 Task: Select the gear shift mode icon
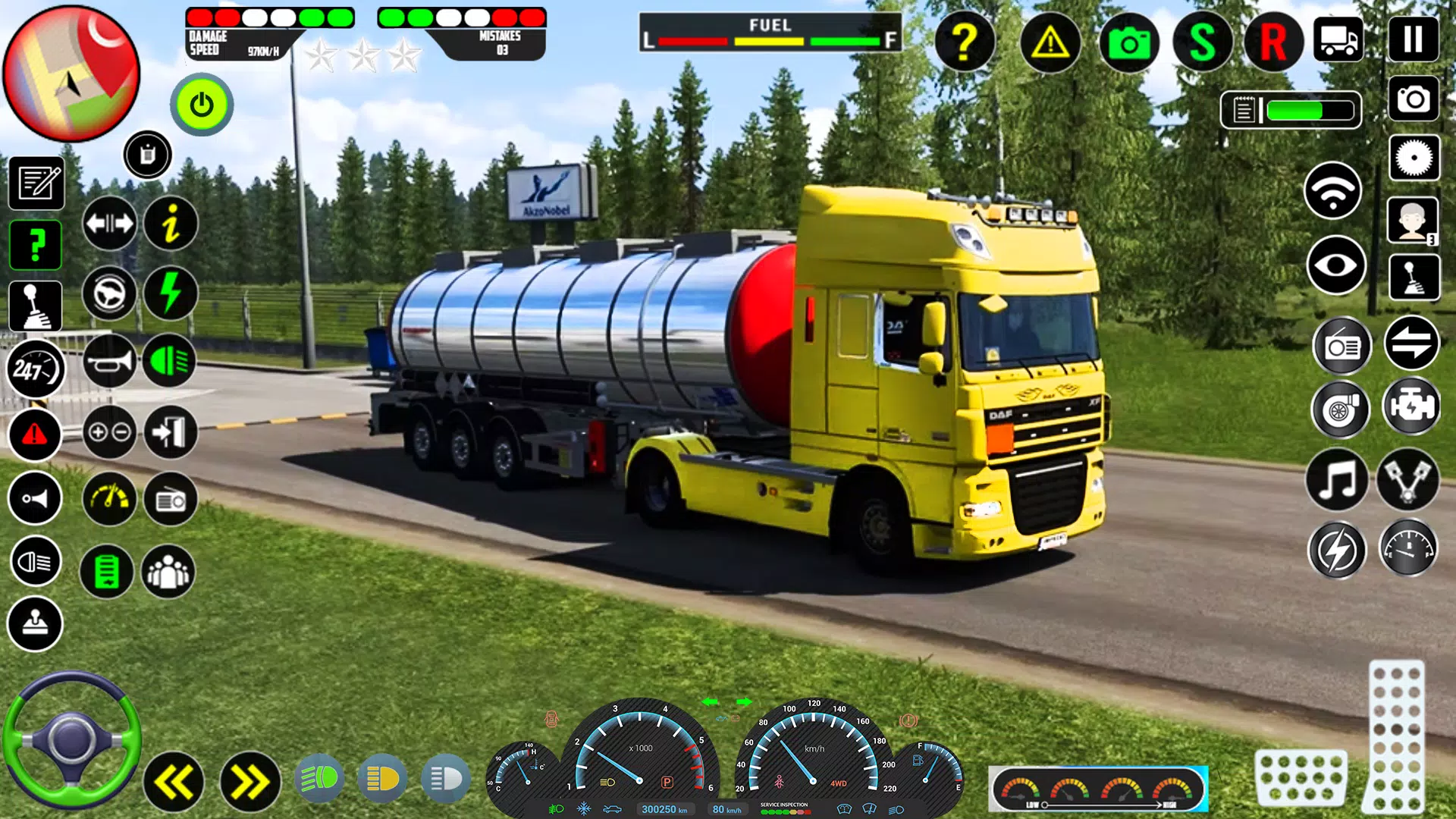36,305
